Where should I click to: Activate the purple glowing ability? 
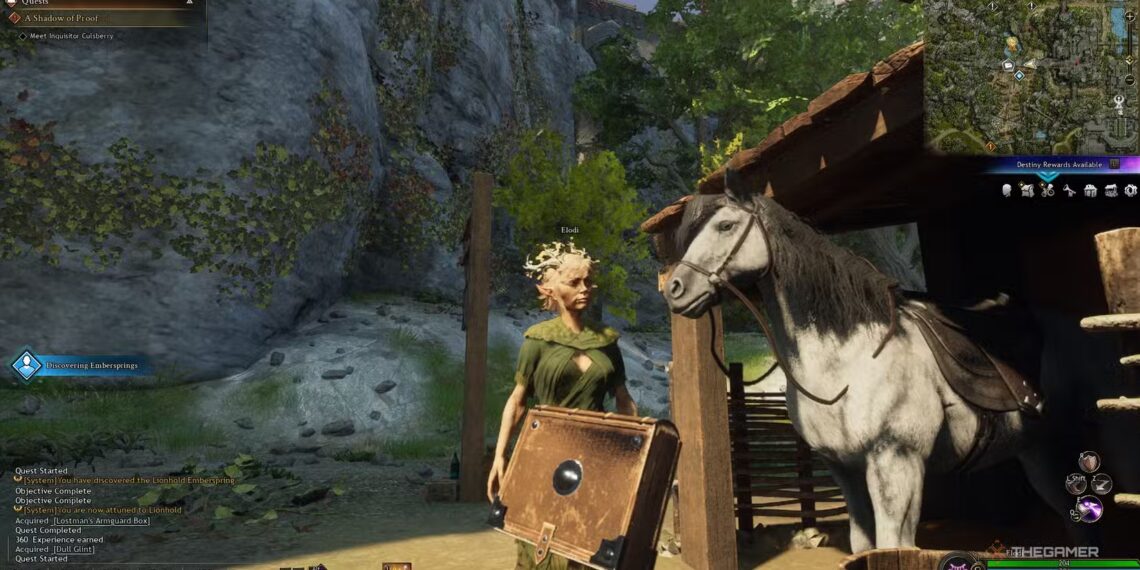[1088, 509]
